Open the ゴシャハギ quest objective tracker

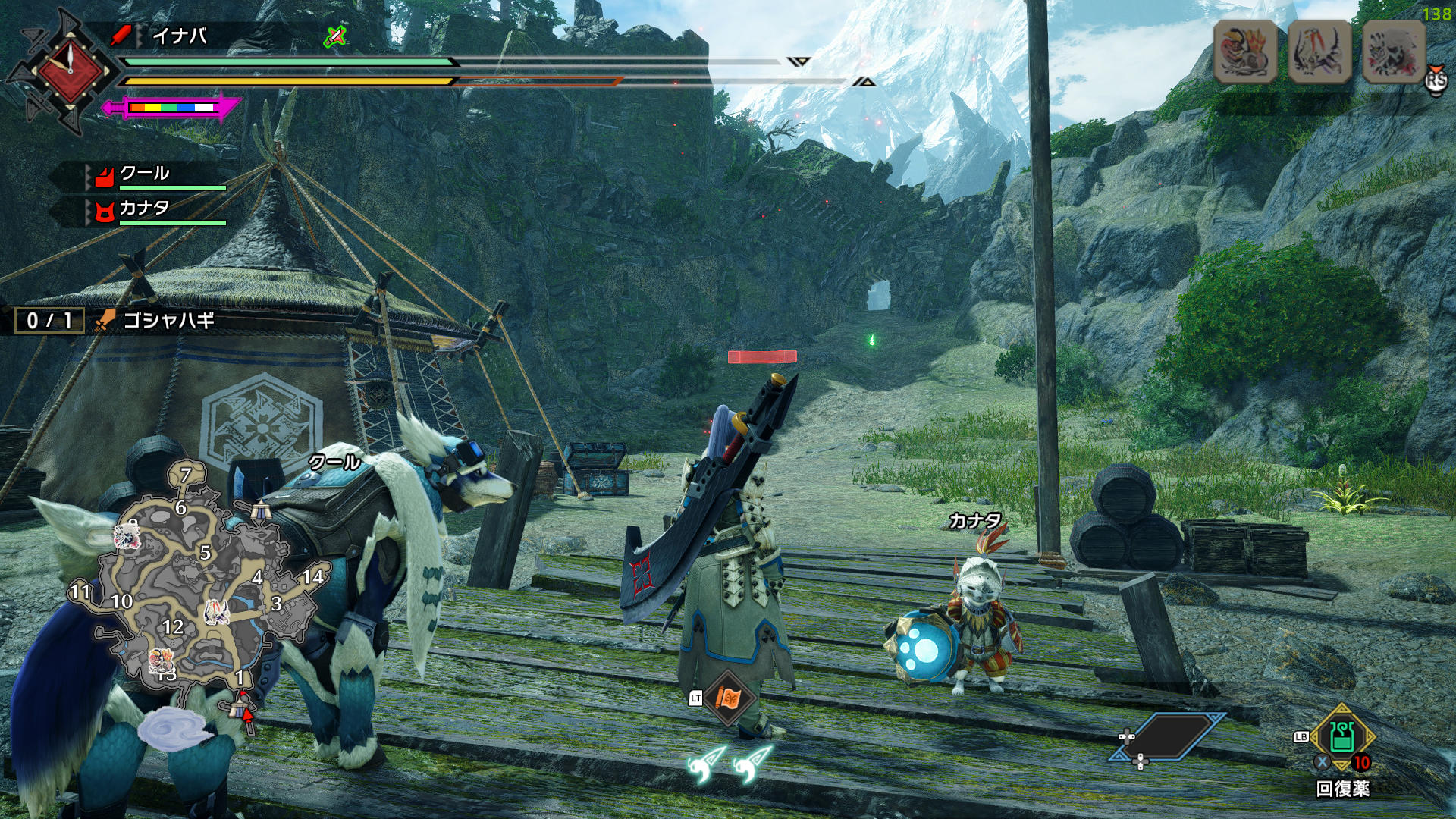168,321
